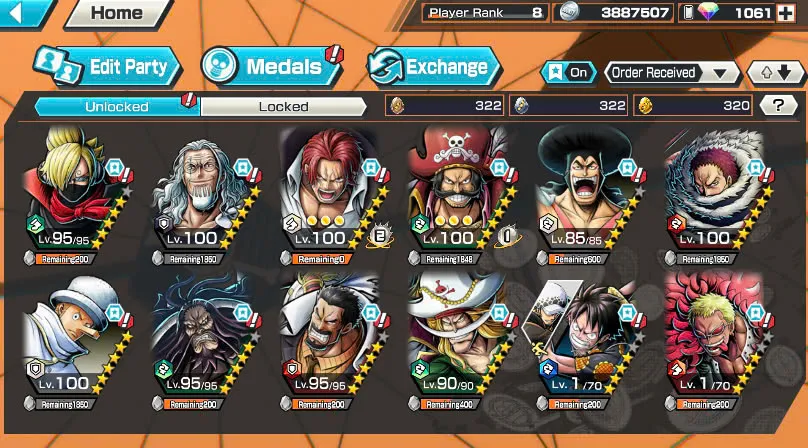Screen dimensions: 808x448
Task: Open the Exchange menu
Action: click(434, 67)
